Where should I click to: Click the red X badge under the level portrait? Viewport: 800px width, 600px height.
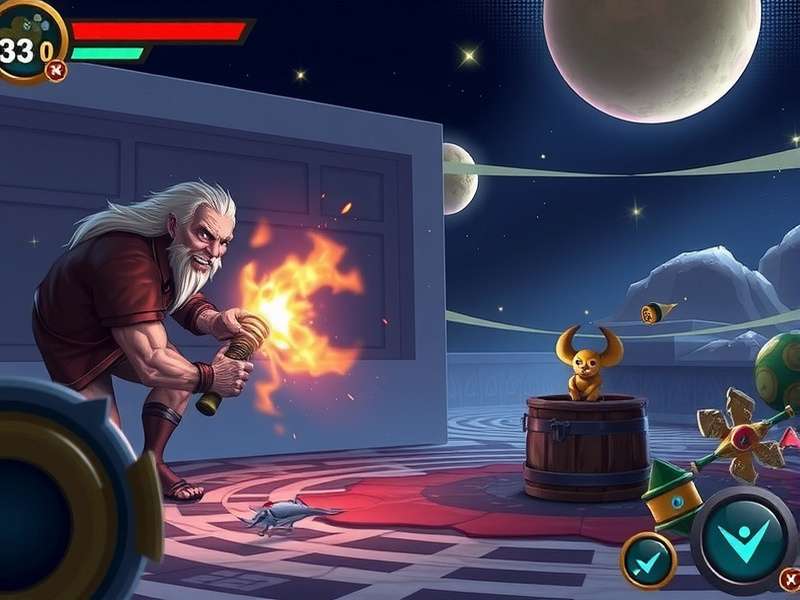tap(57, 70)
